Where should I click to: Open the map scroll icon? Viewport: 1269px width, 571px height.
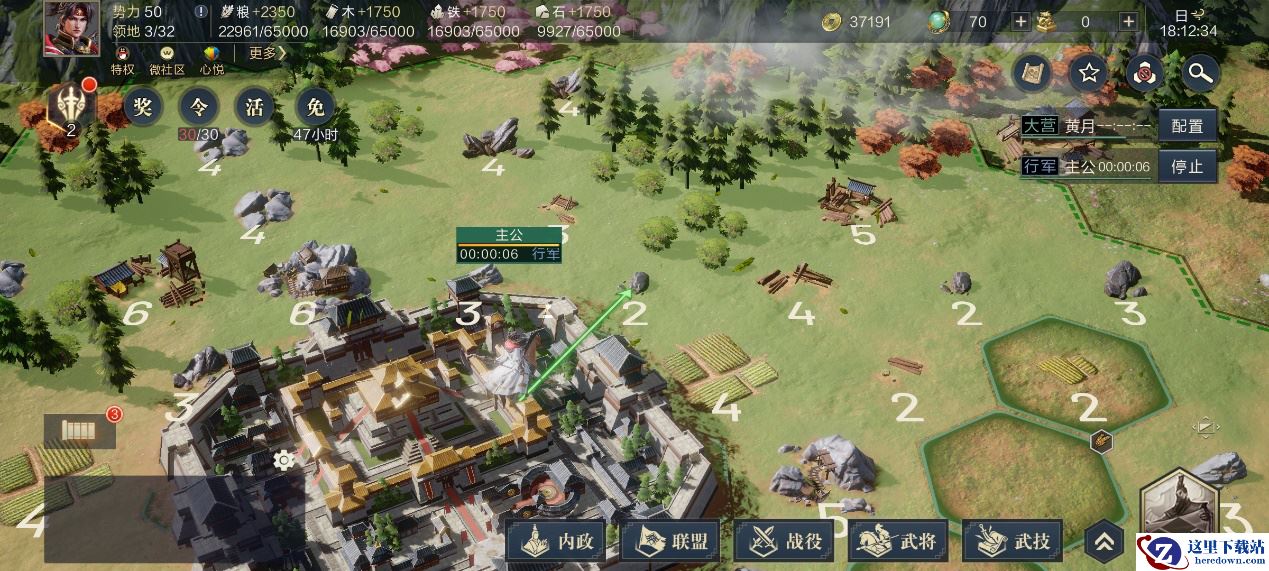point(1033,72)
